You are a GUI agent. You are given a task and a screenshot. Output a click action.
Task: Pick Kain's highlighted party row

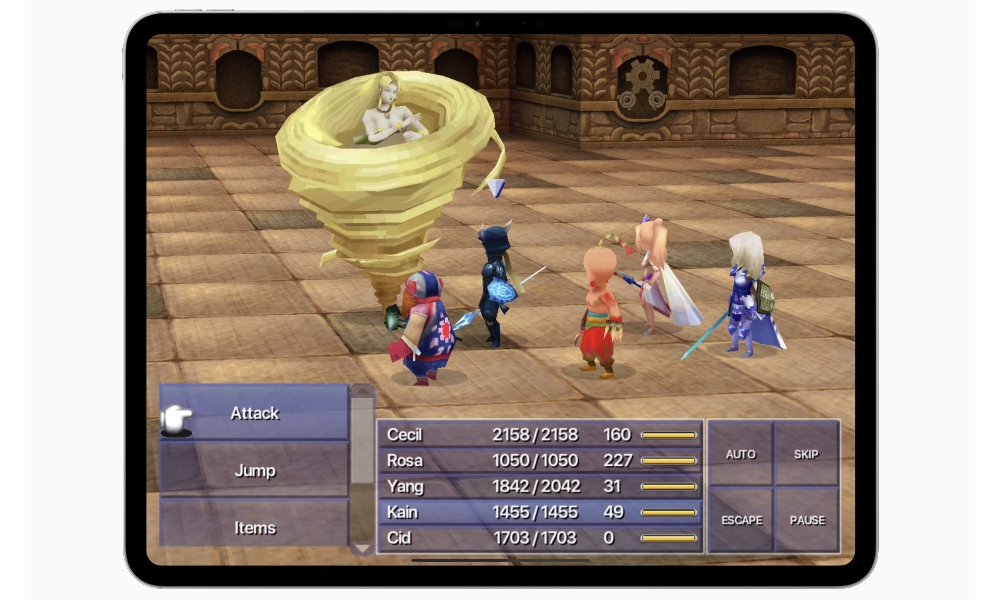click(x=540, y=513)
